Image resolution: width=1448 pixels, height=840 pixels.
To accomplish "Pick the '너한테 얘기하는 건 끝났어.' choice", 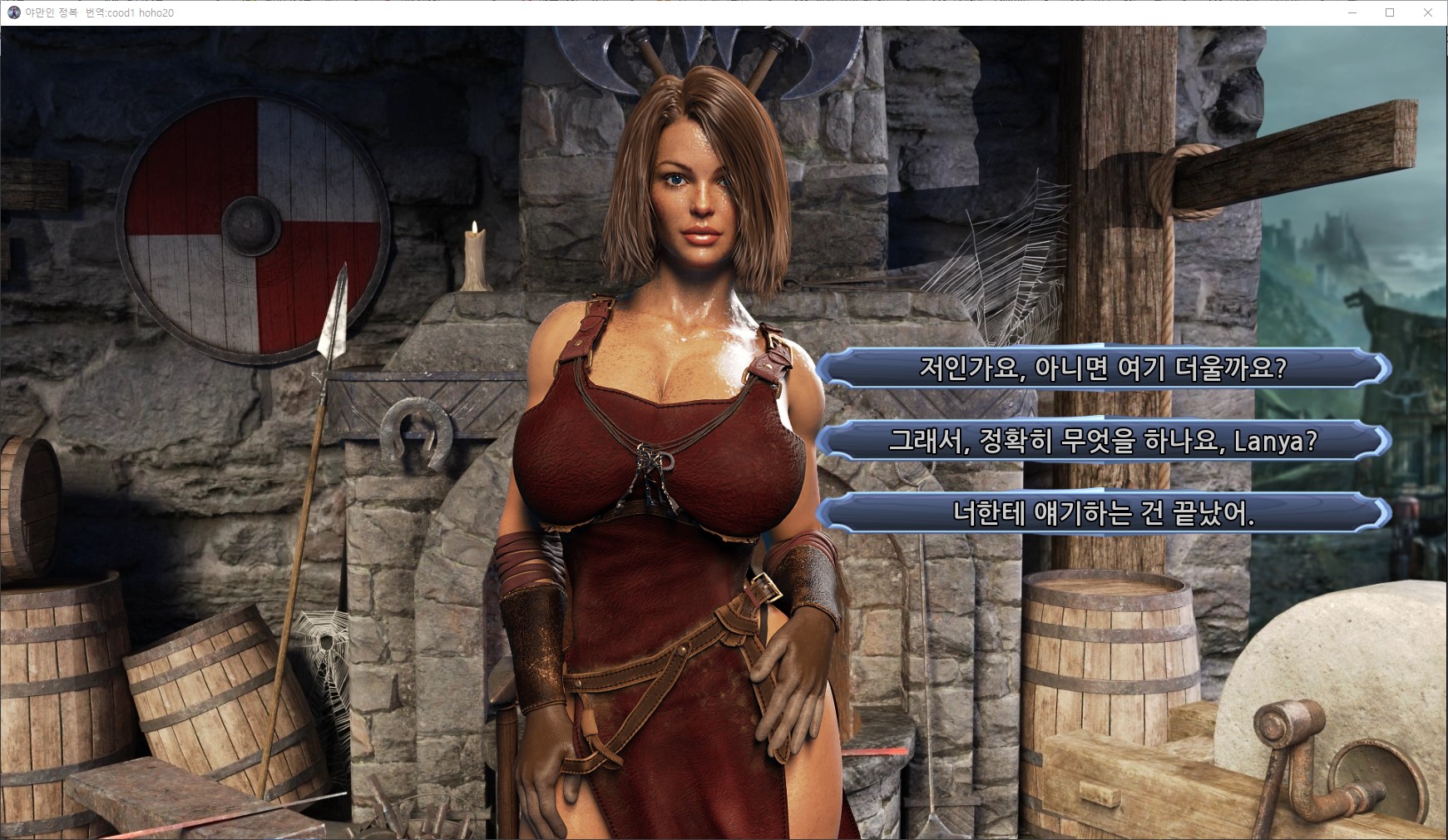I will pyautogui.click(x=1103, y=514).
